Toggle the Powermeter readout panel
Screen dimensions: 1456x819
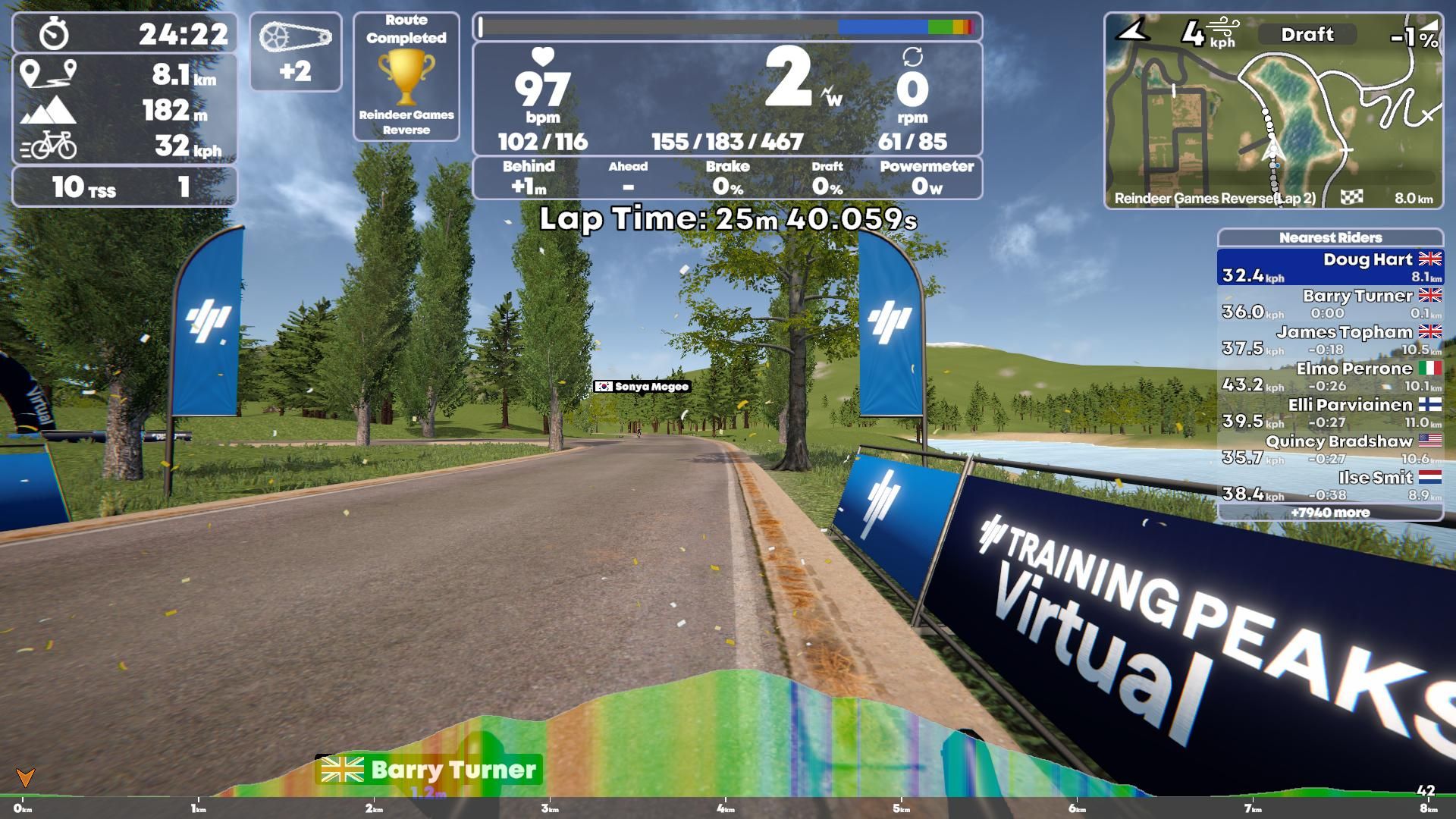(927, 177)
